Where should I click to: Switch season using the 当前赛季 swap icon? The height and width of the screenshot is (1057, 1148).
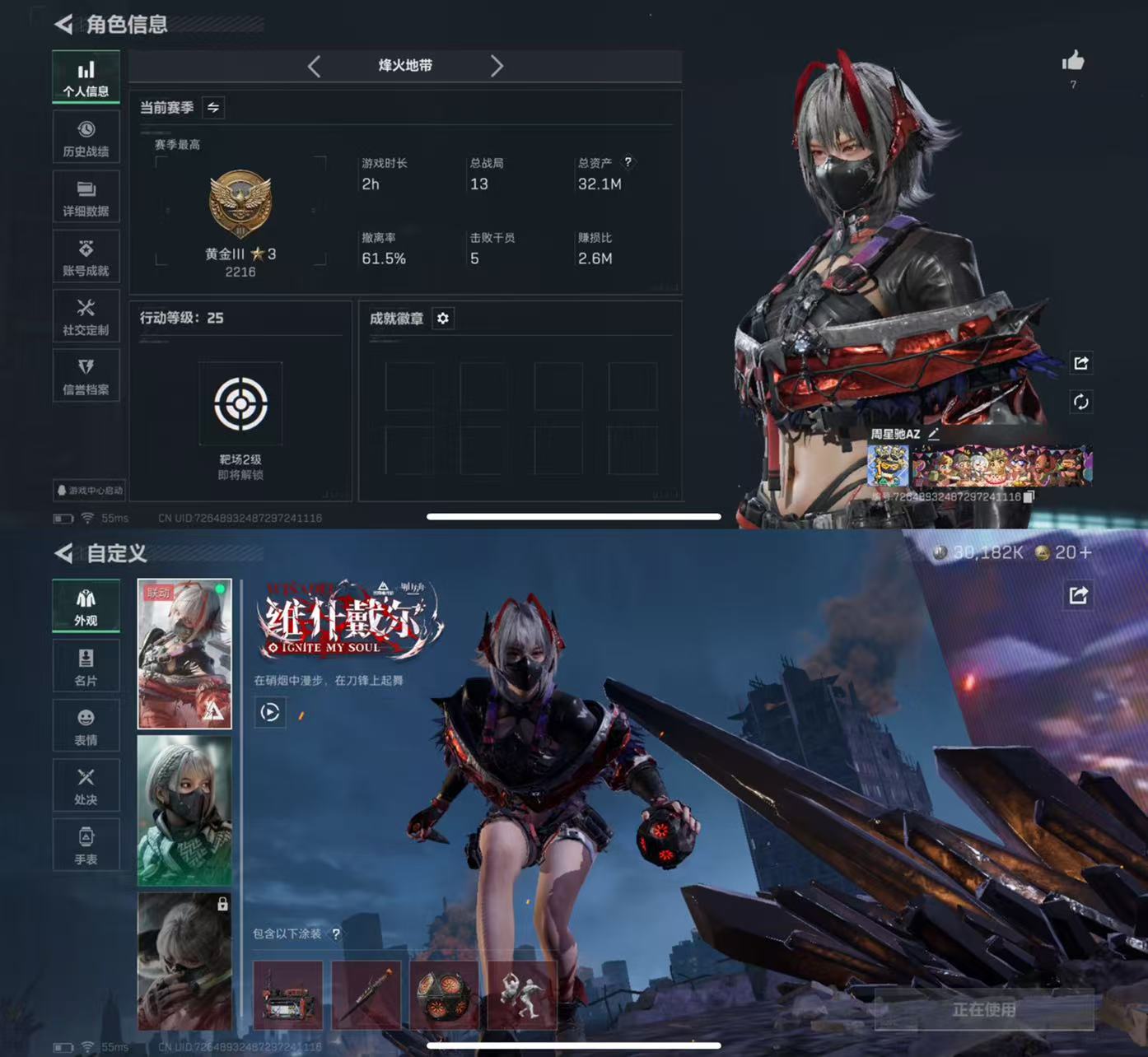pyautogui.click(x=212, y=107)
